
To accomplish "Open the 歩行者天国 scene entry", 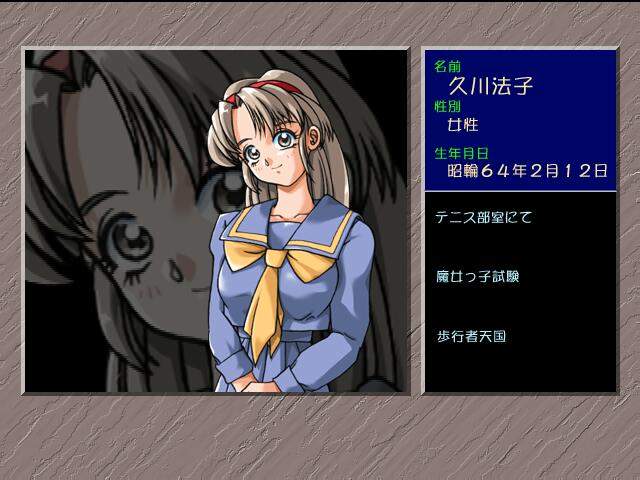I will click(471, 336).
